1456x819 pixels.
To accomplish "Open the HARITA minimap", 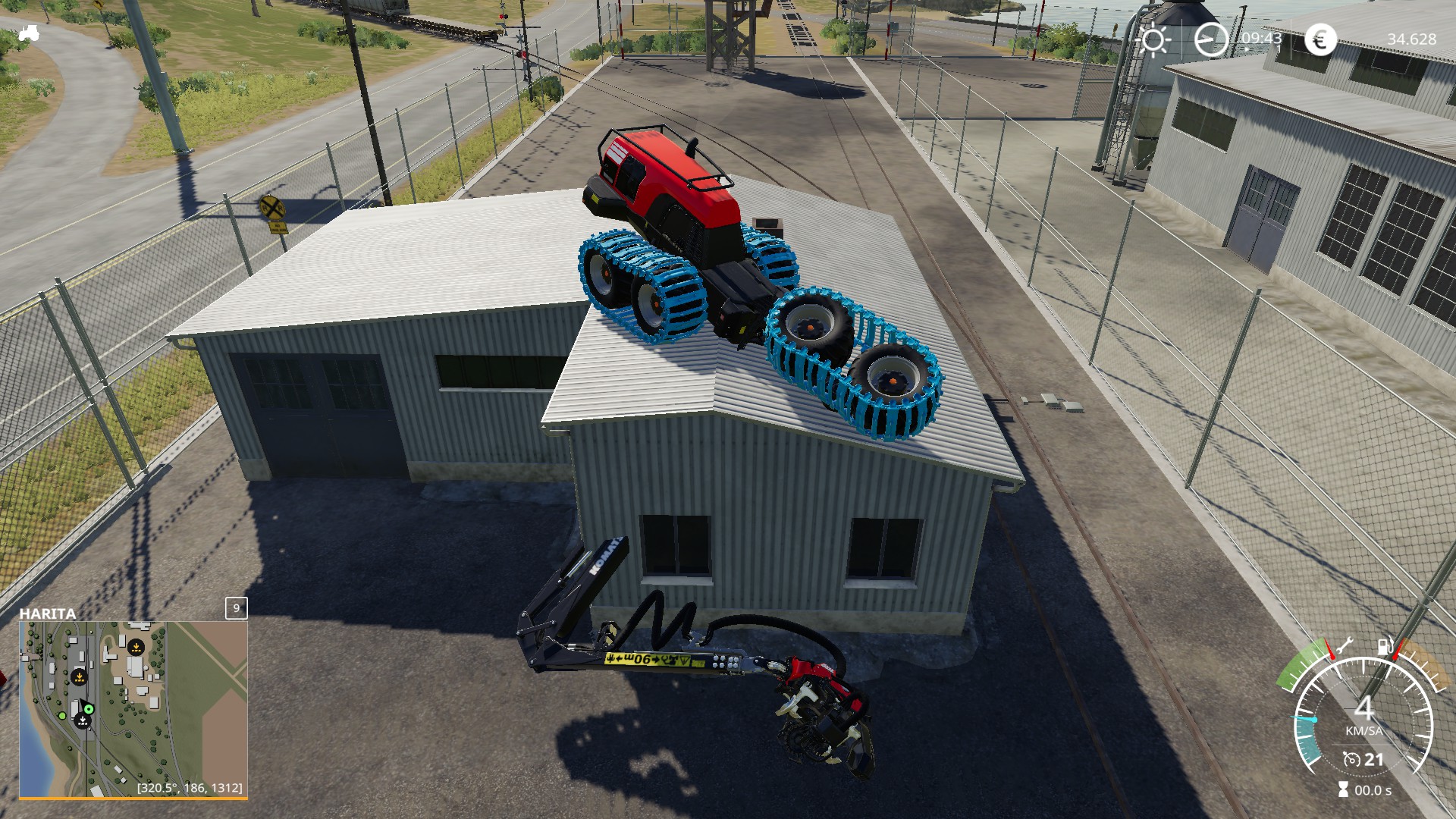I will pyautogui.click(x=133, y=708).
